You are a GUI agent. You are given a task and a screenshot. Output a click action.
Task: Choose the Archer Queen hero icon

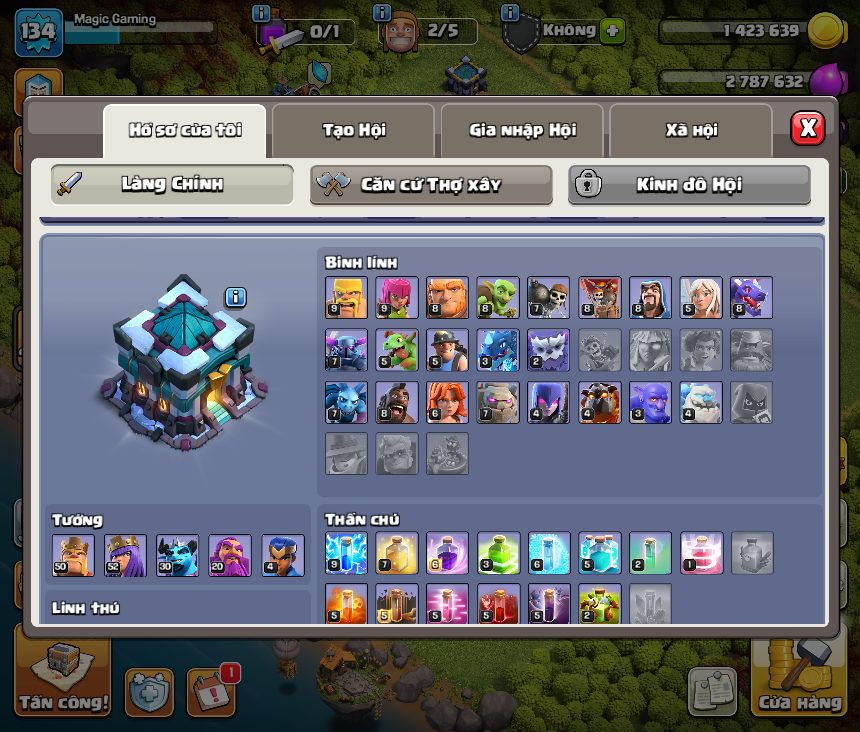tap(125, 556)
